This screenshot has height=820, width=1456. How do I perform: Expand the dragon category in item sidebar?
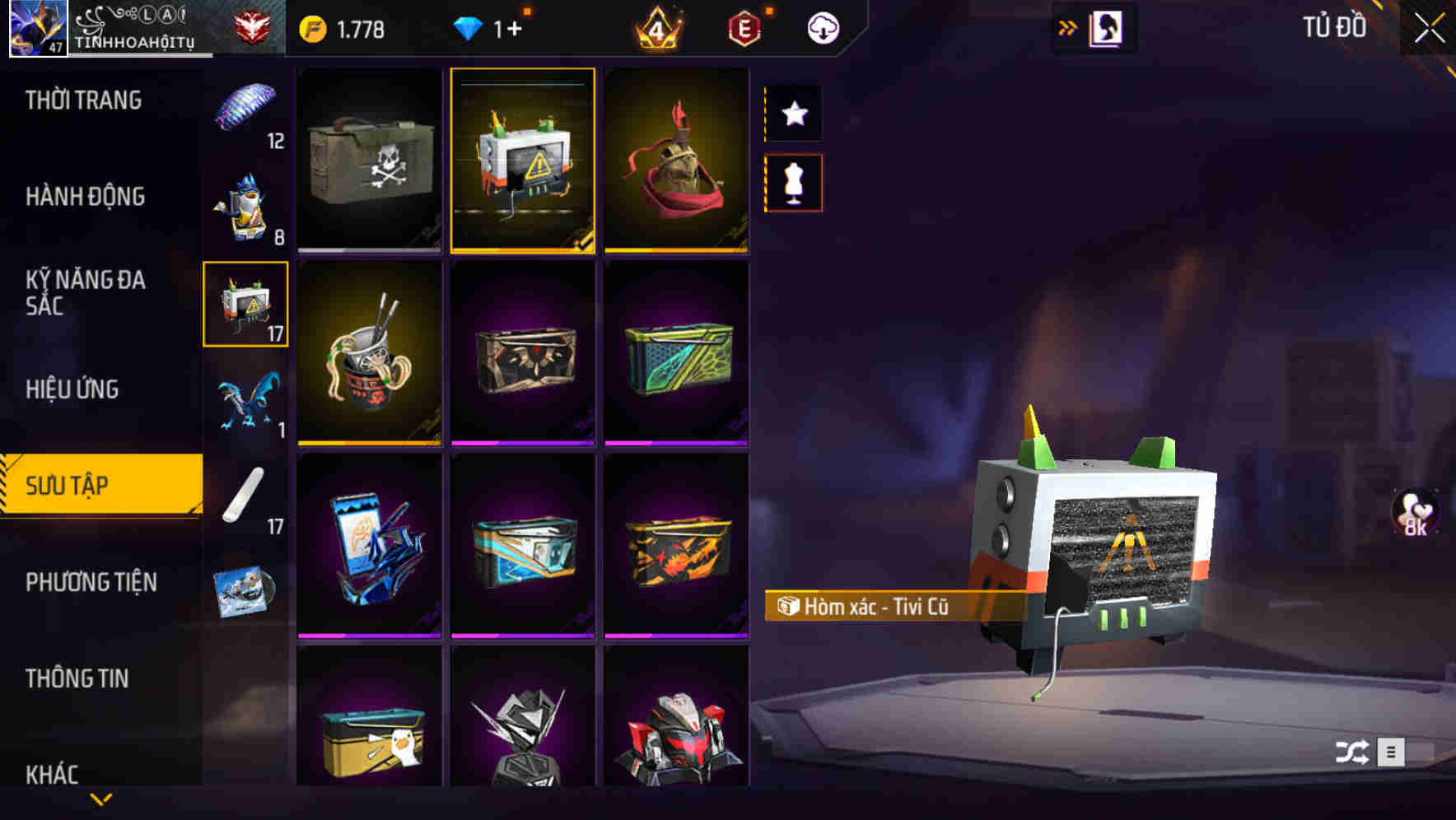pos(245,401)
